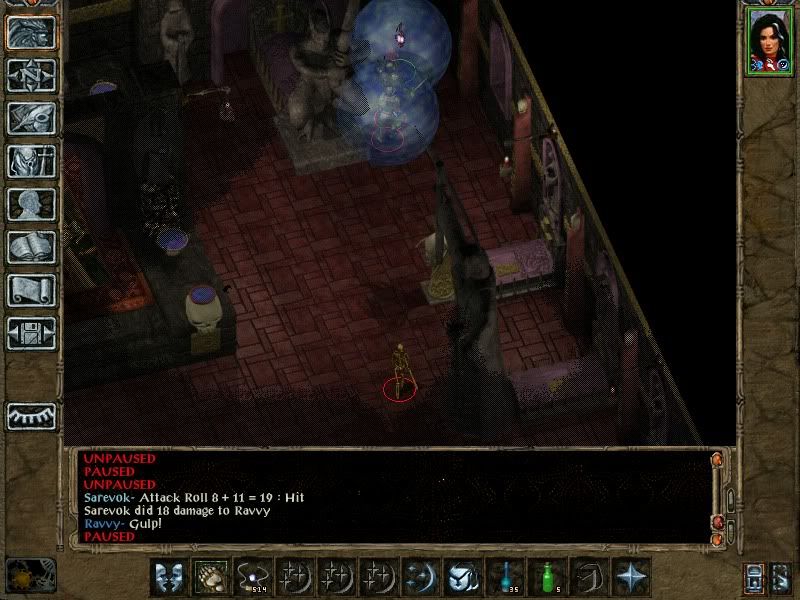Open the area map
This screenshot has width=800, height=600.
tap(31, 75)
